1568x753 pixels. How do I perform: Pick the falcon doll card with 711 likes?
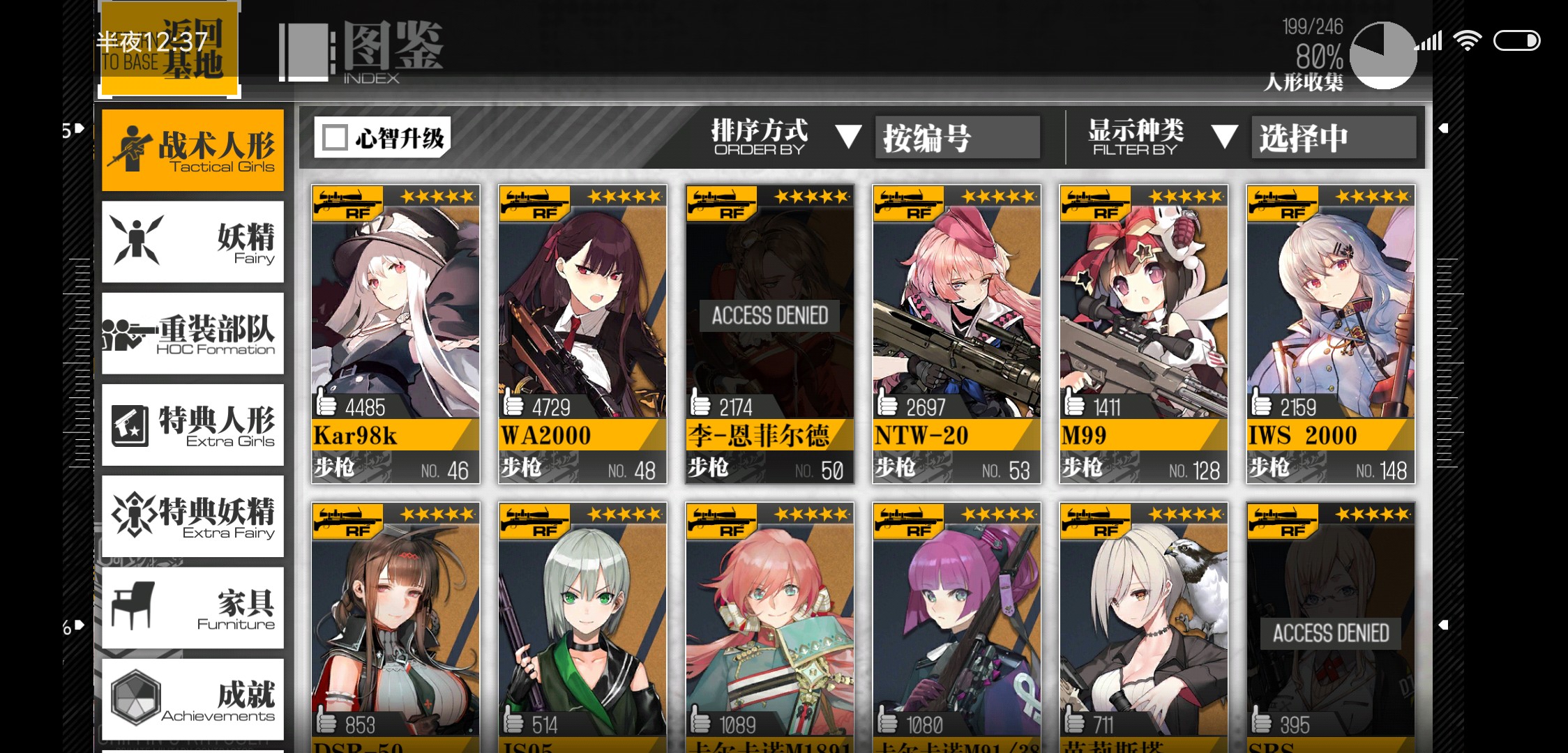(x=1143, y=627)
